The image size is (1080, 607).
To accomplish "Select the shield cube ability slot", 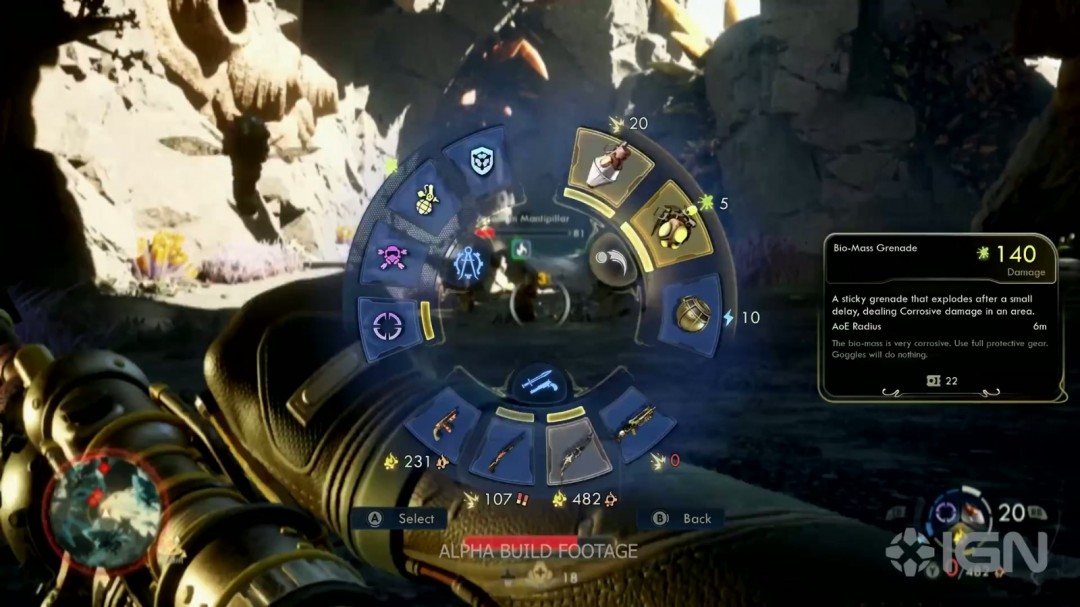I will click(x=481, y=162).
